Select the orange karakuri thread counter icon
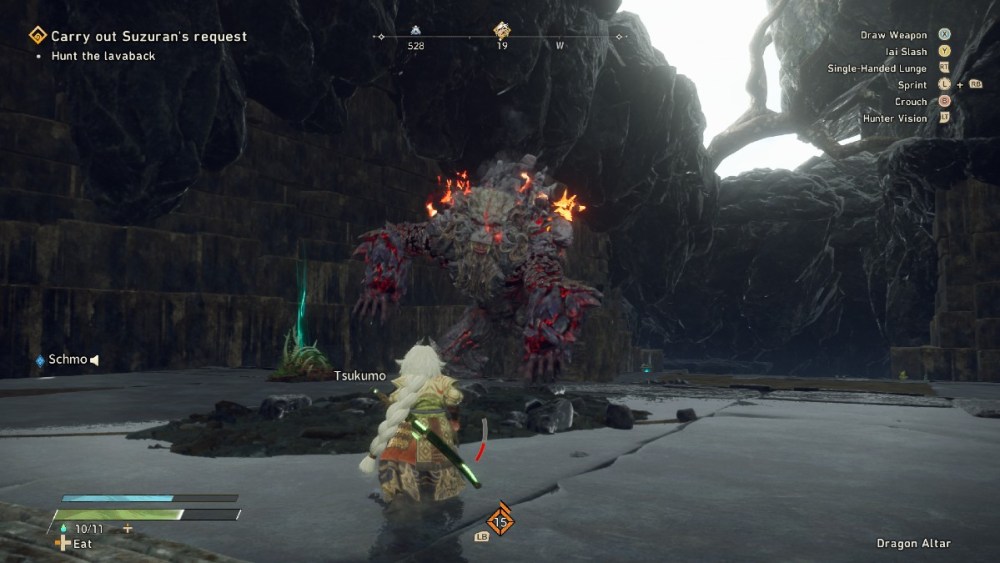This screenshot has width=1000, height=563. 500,520
